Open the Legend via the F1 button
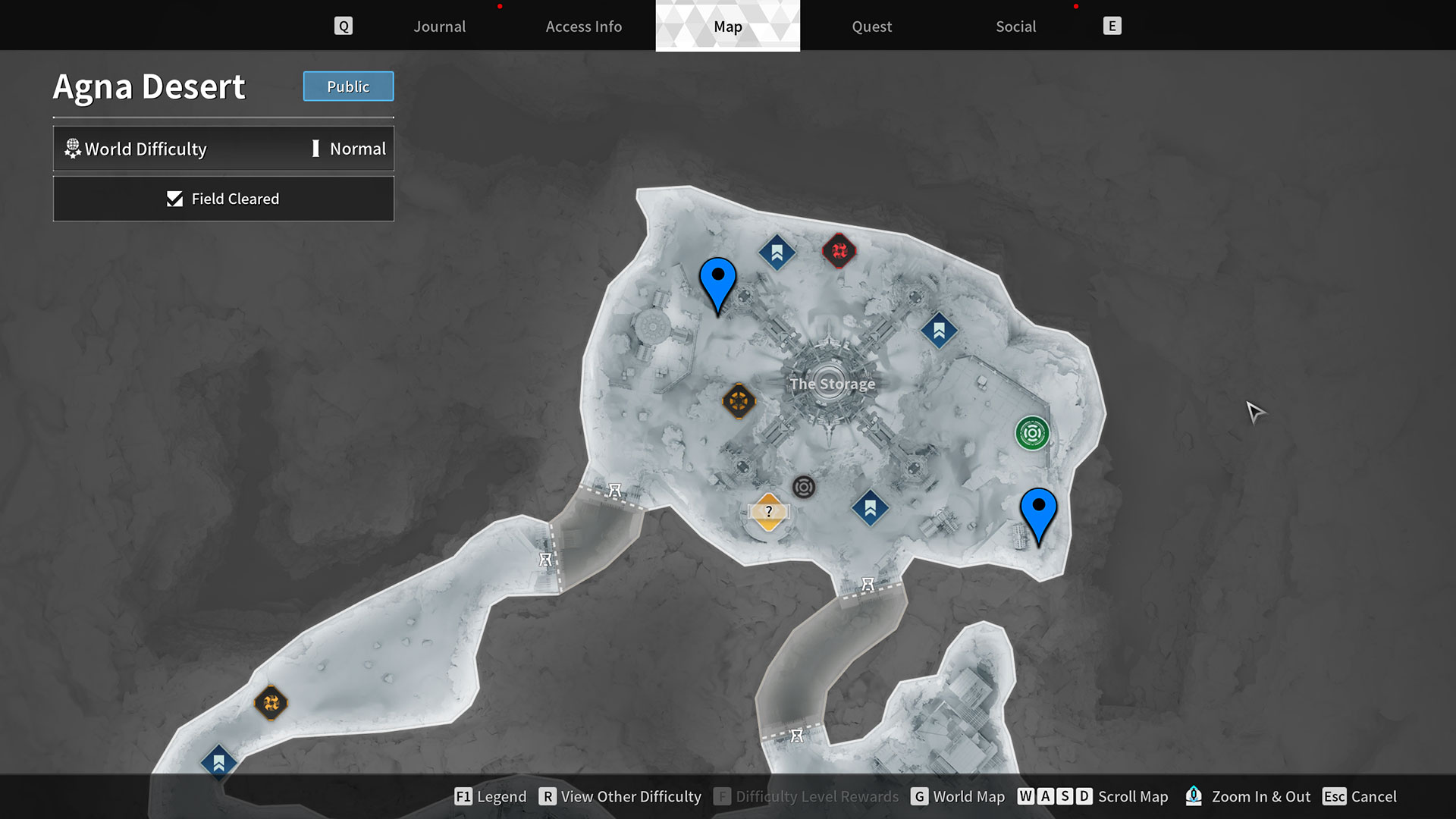This screenshot has width=1456, height=819. [463, 796]
